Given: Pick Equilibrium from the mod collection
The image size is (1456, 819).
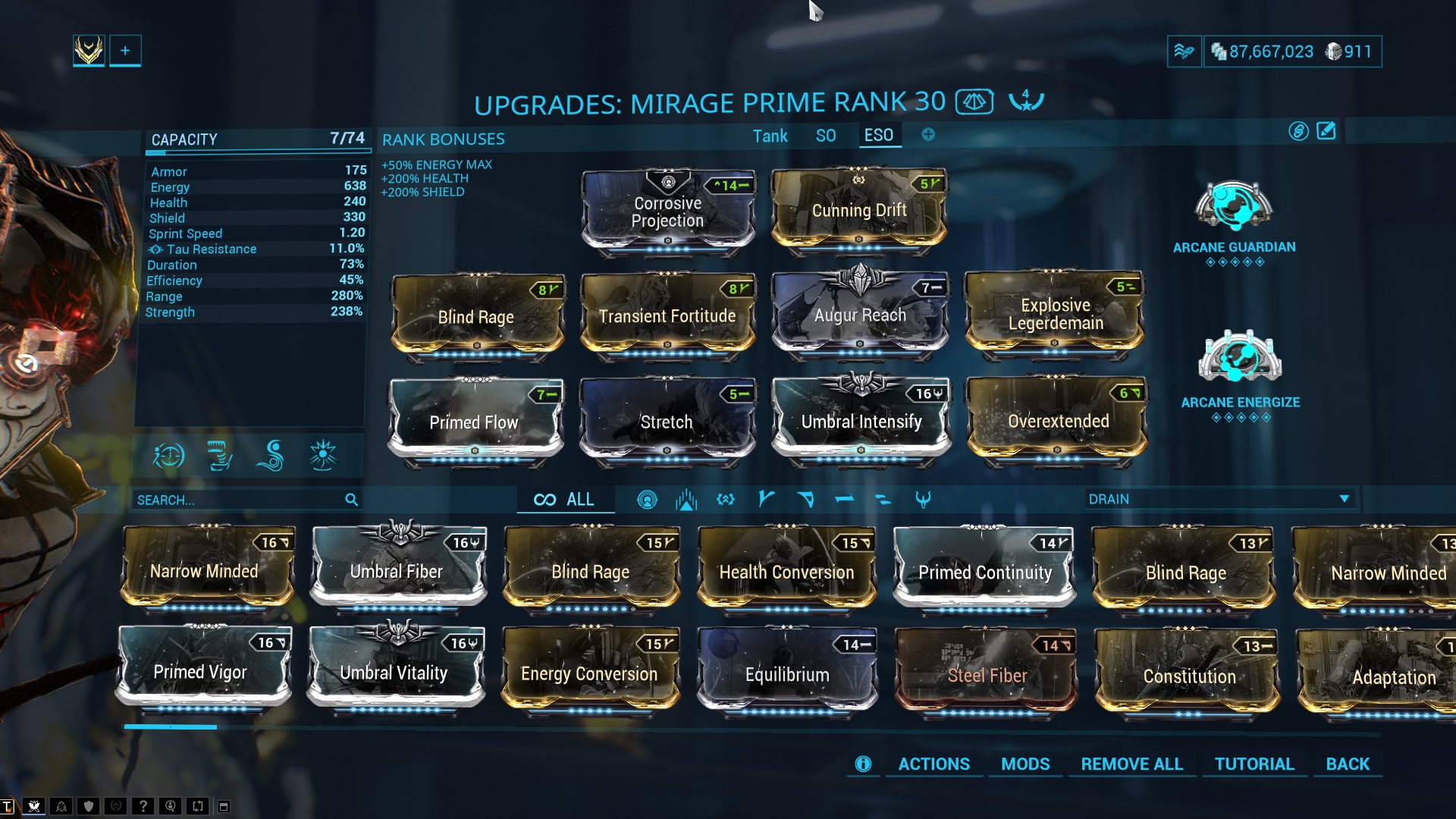Looking at the screenshot, I should pyautogui.click(x=786, y=673).
